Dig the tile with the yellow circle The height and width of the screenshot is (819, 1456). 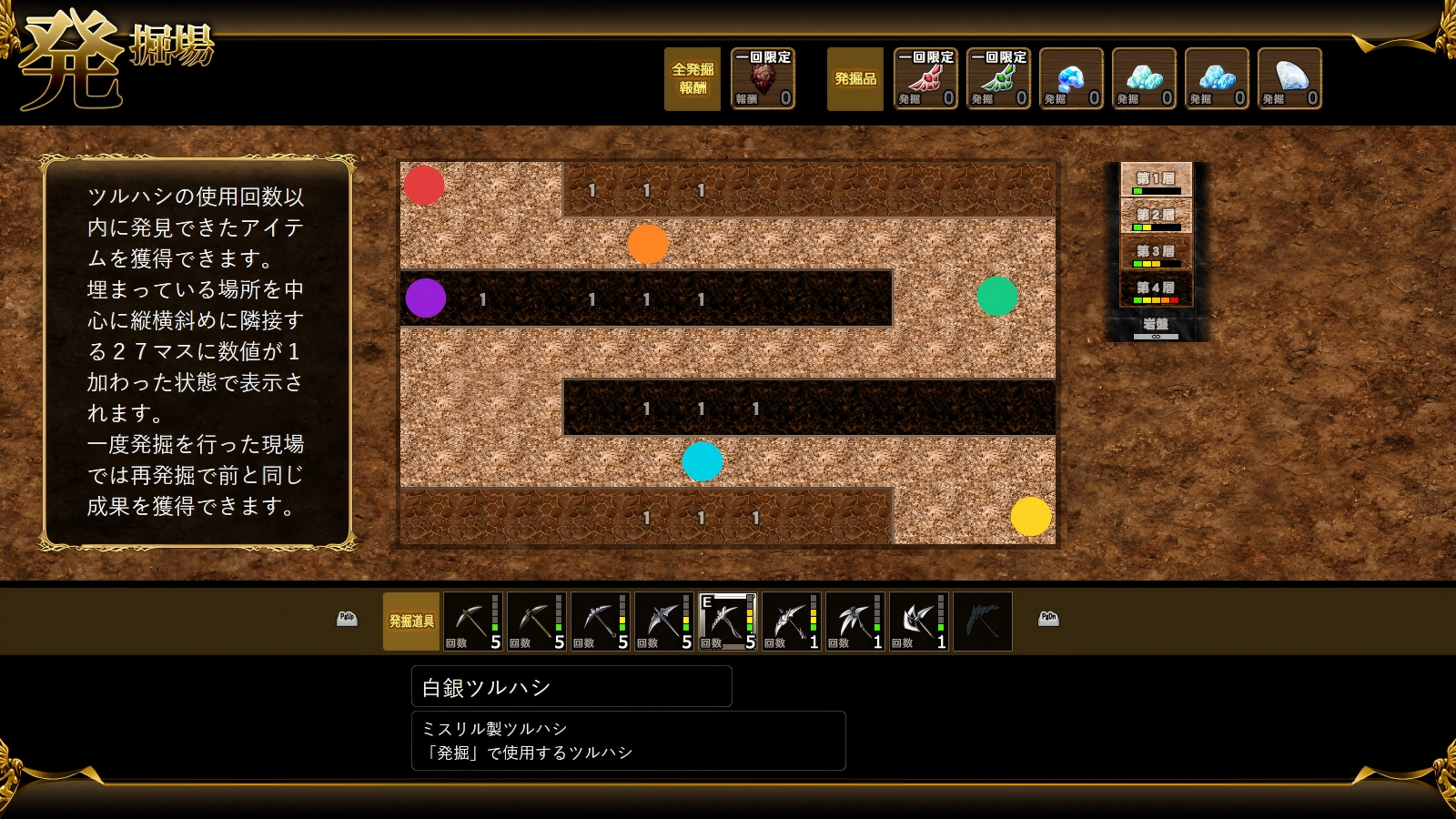coord(1031,516)
